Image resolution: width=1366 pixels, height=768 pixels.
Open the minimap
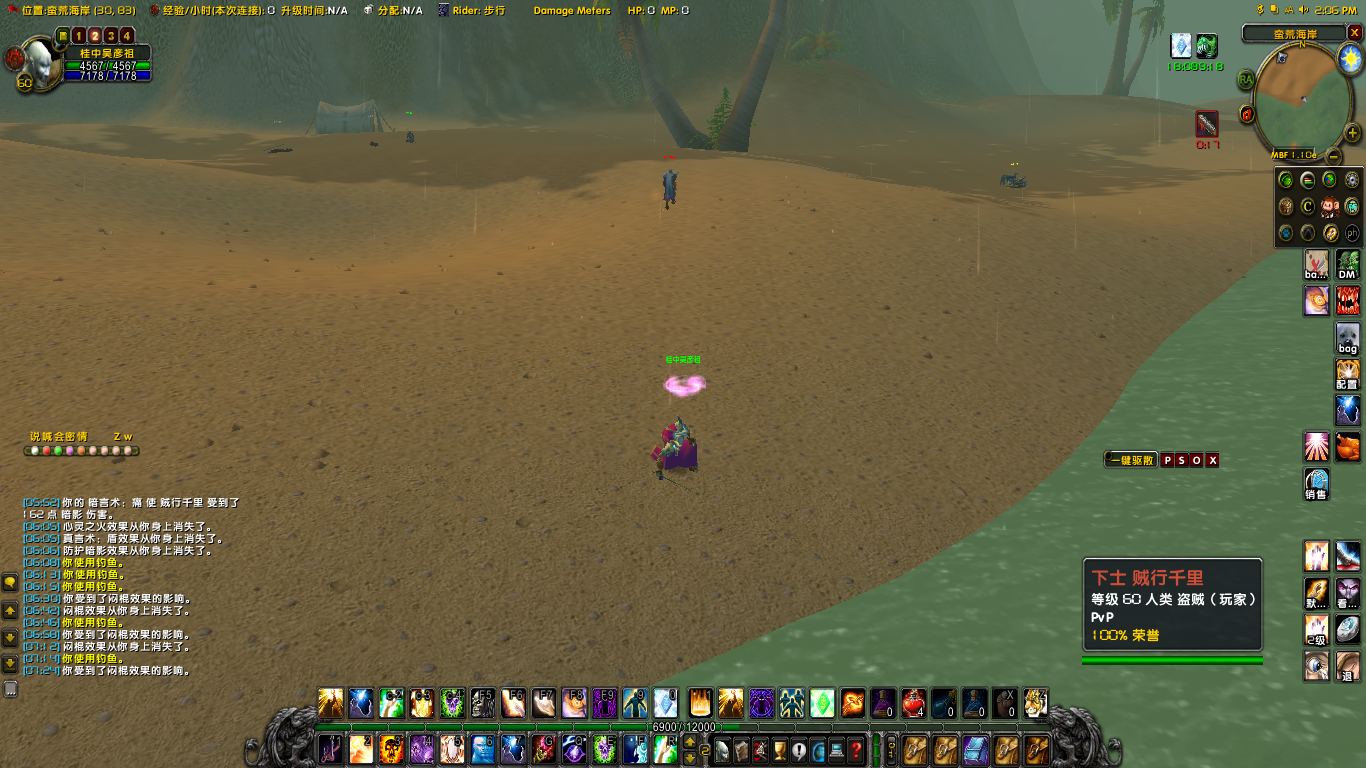tap(1302, 100)
